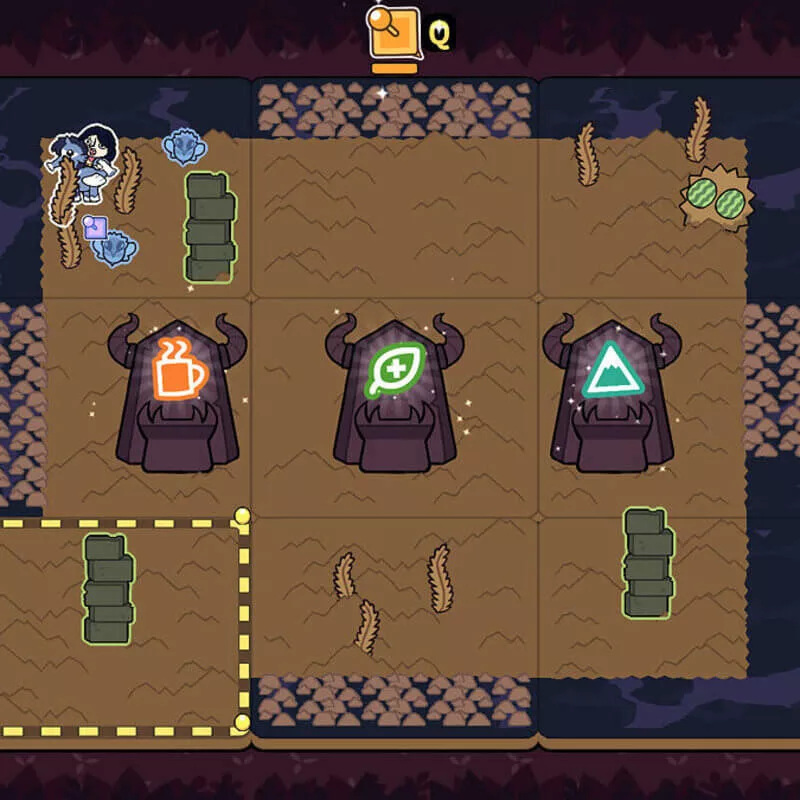Open the magnifying glass inspect icon
The width and height of the screenshot is (800, 800).
click(x=393, y=32)
